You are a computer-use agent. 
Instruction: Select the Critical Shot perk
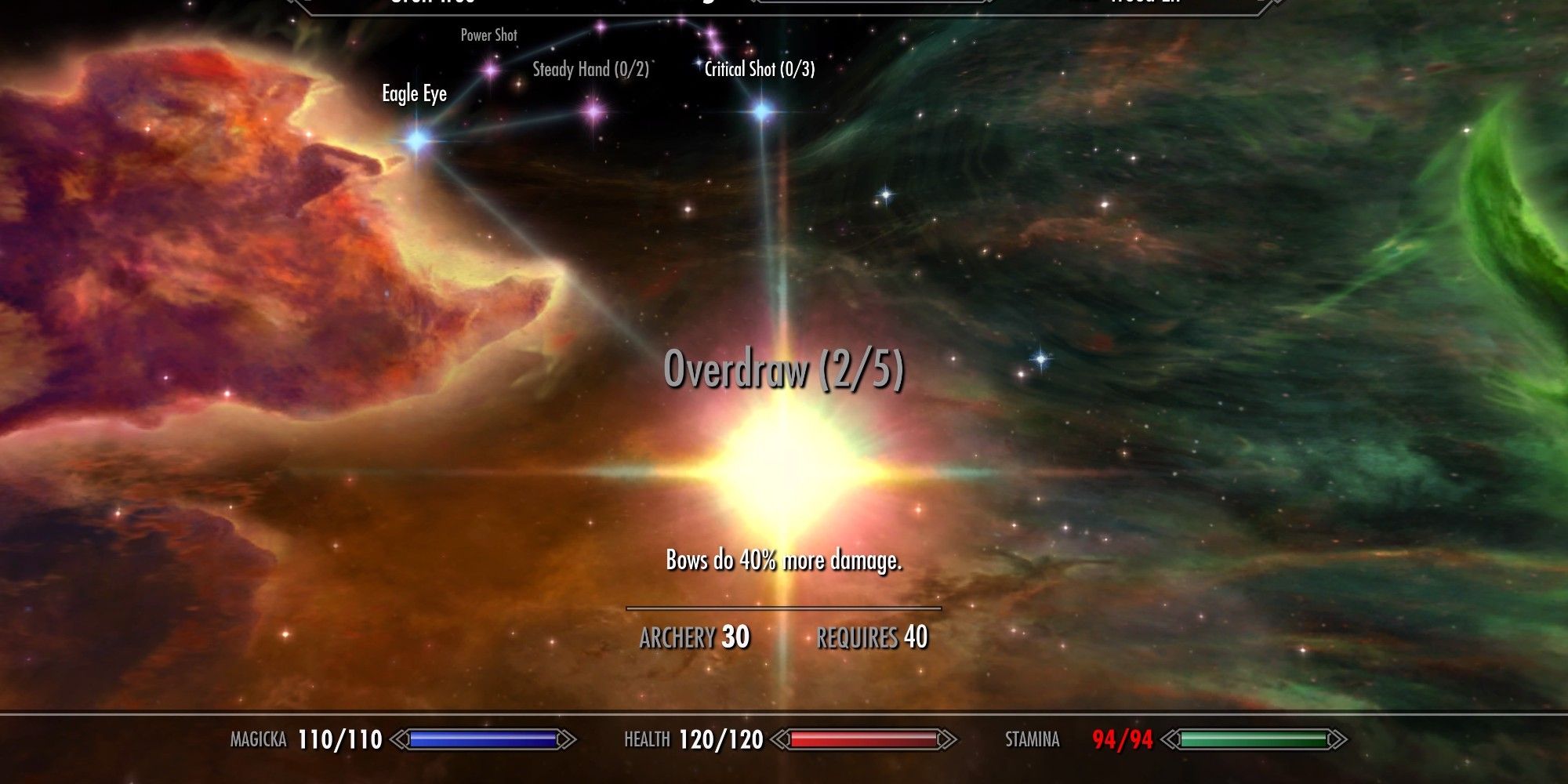pyautogui.click(x=762, y=111)
